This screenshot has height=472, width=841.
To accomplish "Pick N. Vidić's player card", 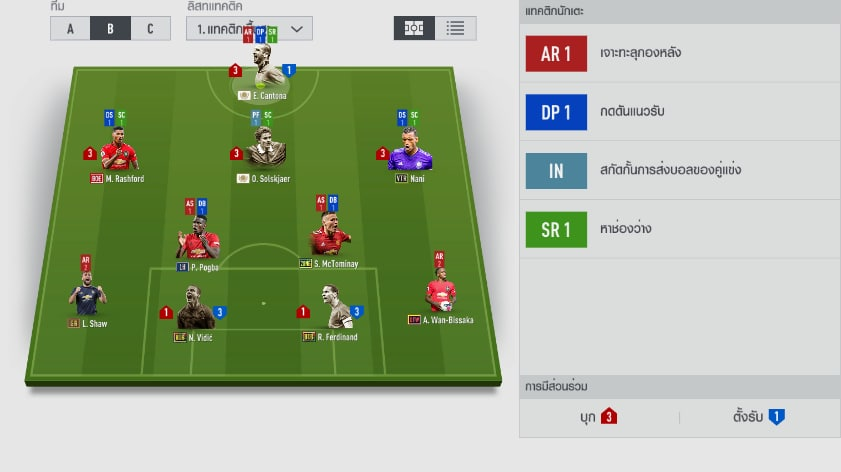I will (194, 312).
